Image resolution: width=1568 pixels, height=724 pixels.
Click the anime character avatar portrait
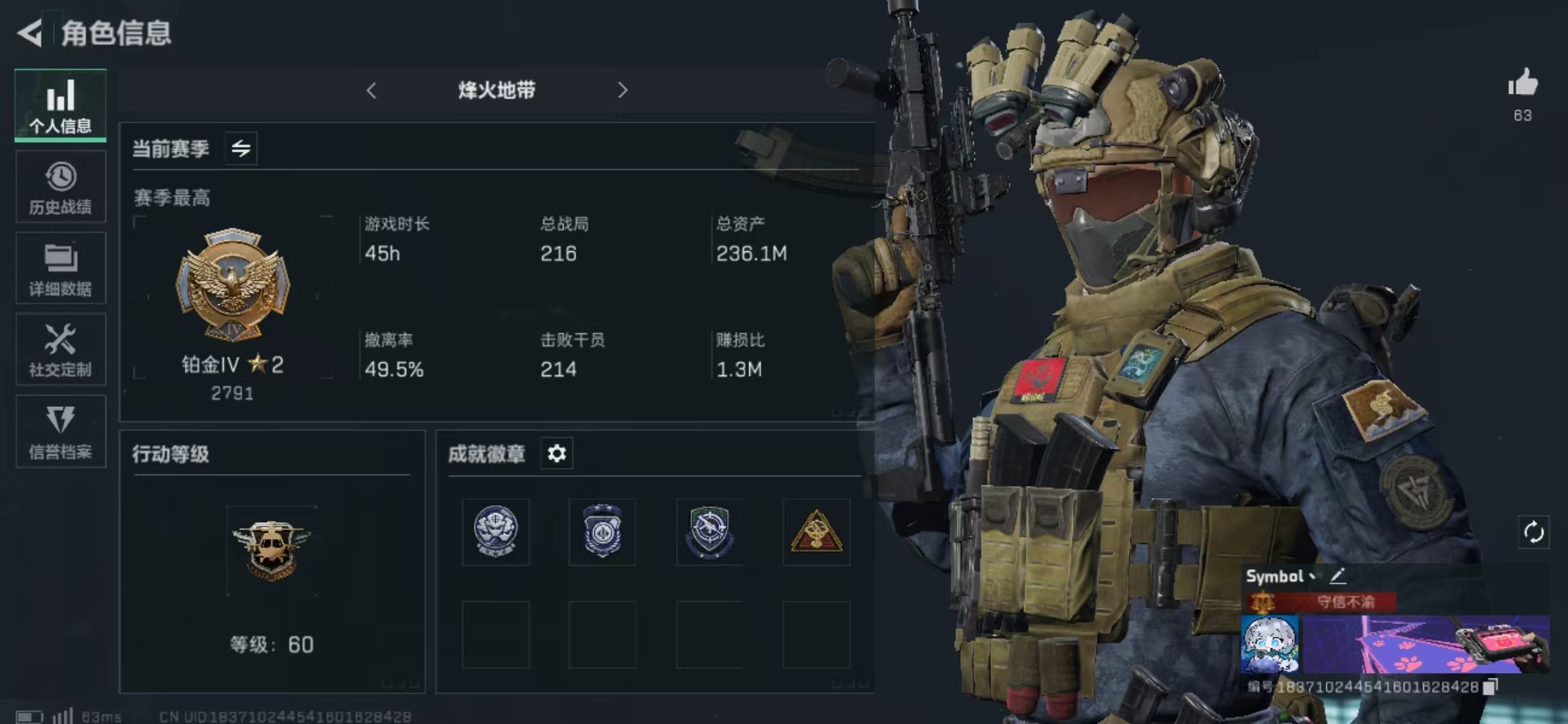tap(1269, 644)
